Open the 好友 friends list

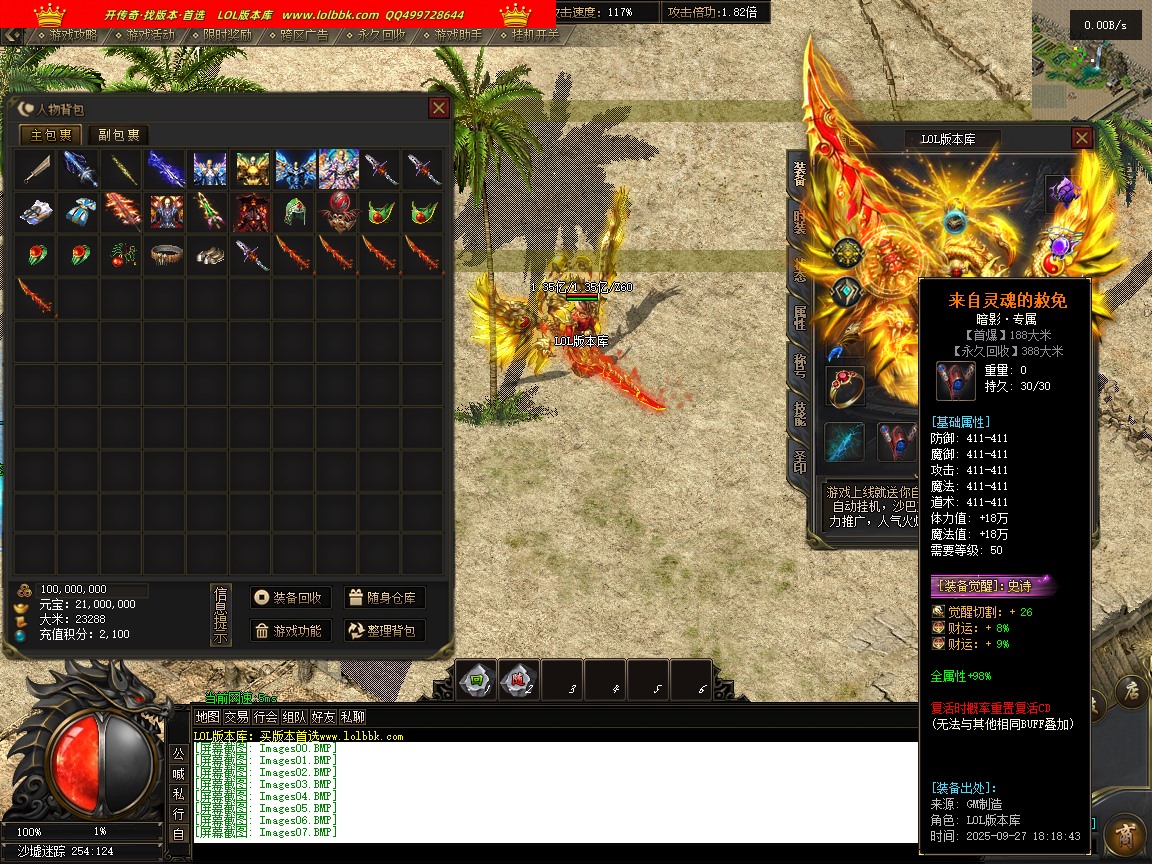tap(323, 717)
